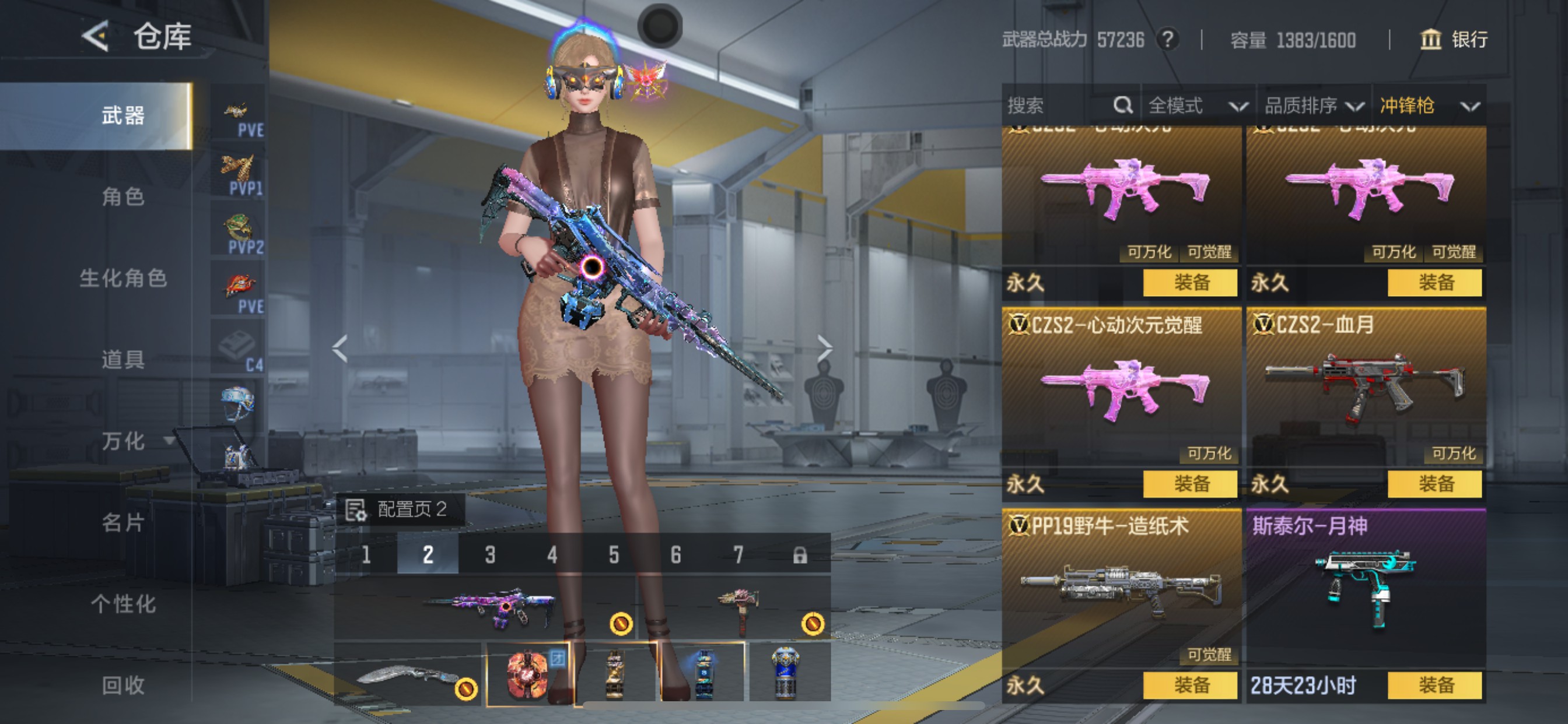This screenshot has height=724, width=1568.
Task: Expand the 冲锋枪 weapon type filter
Action: [1428, 106]
